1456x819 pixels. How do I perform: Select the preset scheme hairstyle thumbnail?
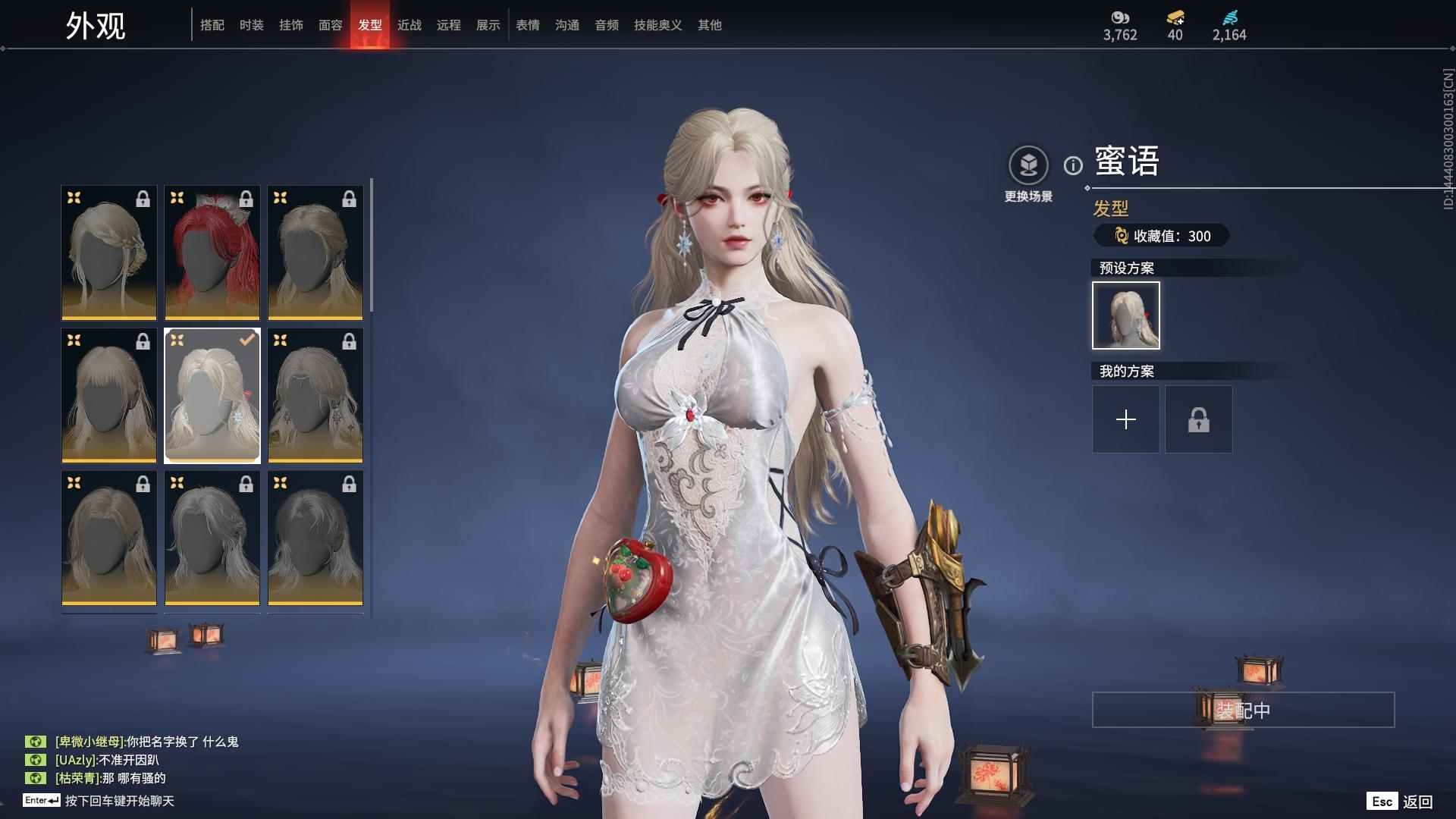(1125, 315)
